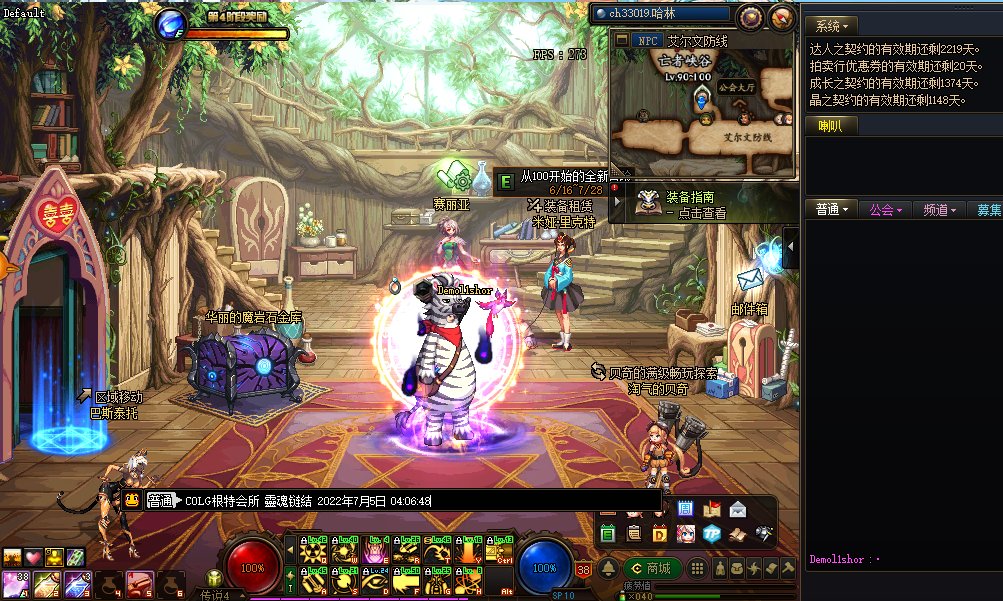Image resolution: width=1003 pixels, height=601 pixels.
Task: Open the grid menu button
Action: (699, 568)
